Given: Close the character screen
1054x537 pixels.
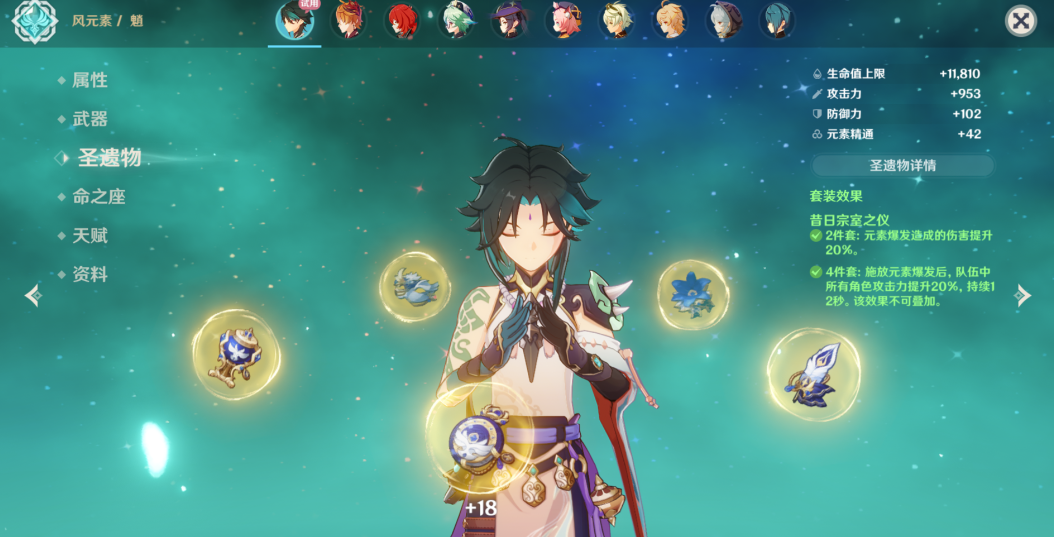Looking at the screenshot, I should [1020, 21].
